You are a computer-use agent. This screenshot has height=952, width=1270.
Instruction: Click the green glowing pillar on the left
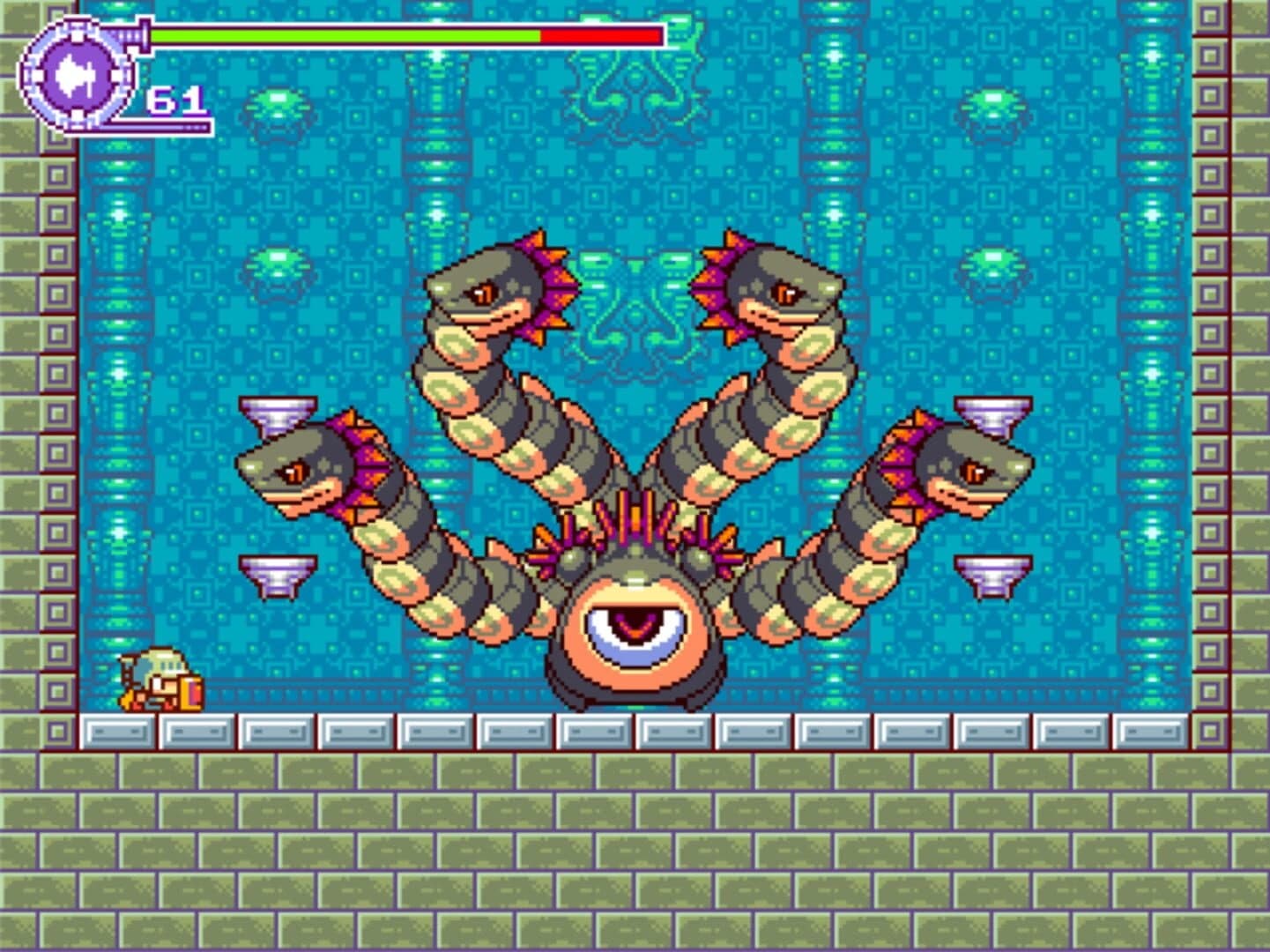click(x=118, y=353)
